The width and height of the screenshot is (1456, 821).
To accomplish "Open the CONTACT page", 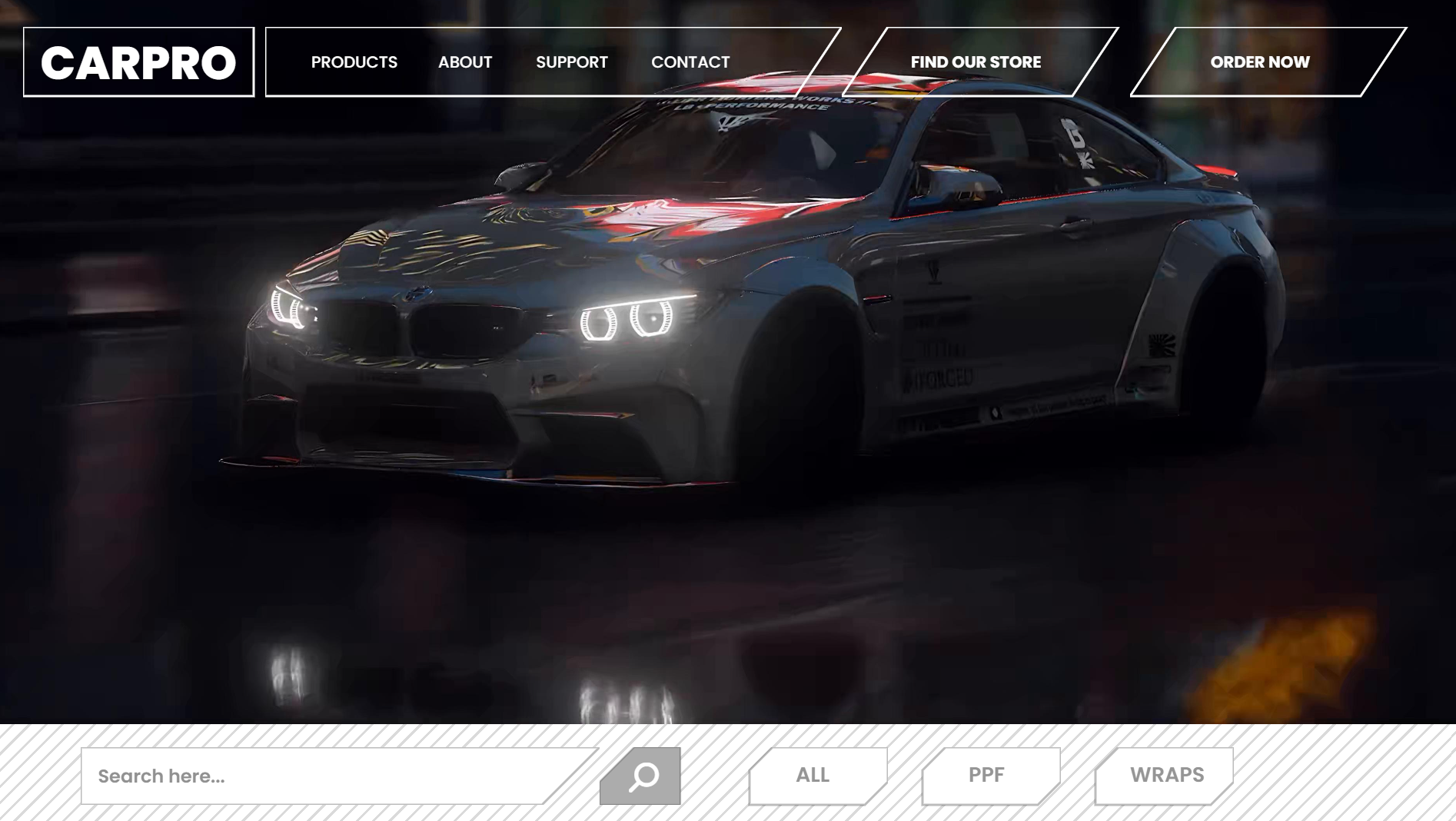I will coord(690,62).
